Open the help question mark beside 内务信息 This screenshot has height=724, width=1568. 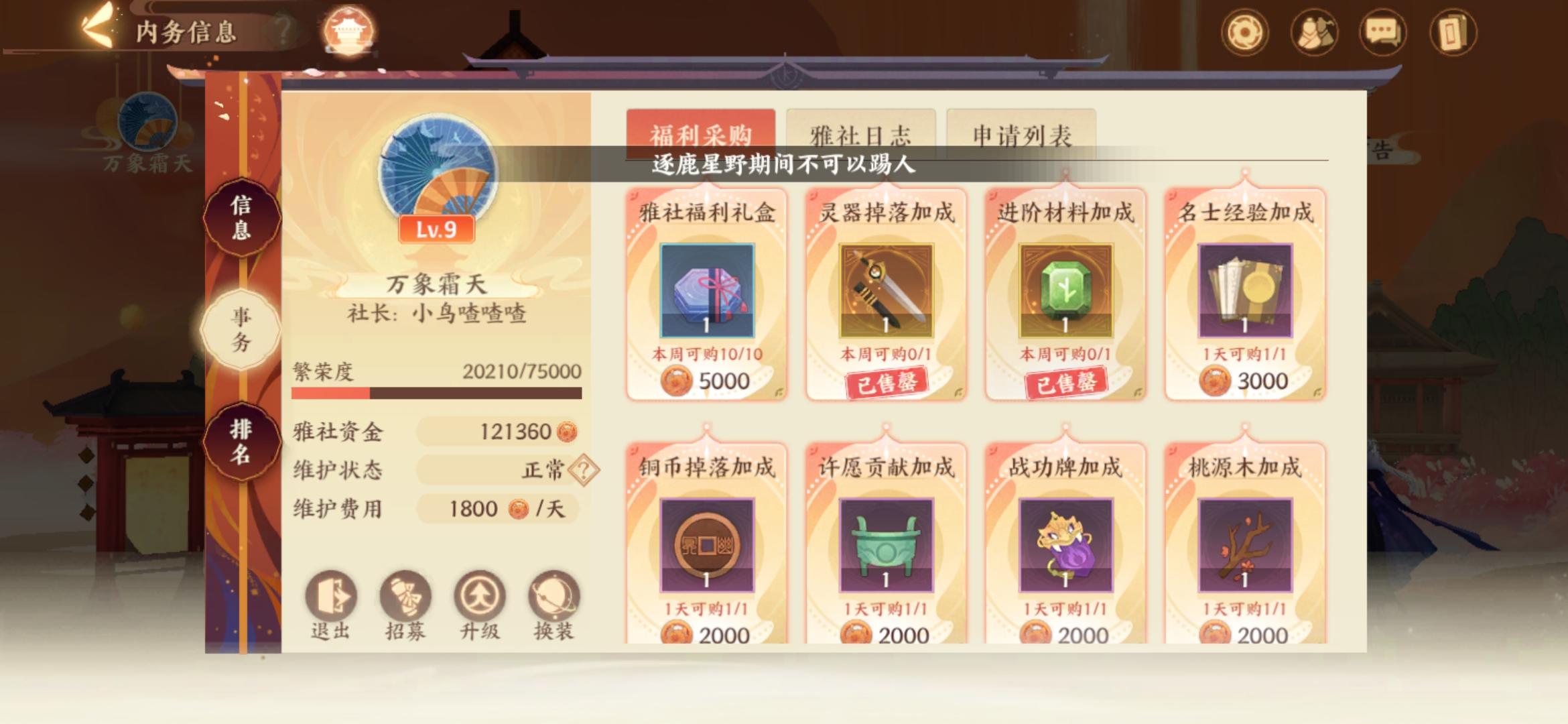point(283,28)
